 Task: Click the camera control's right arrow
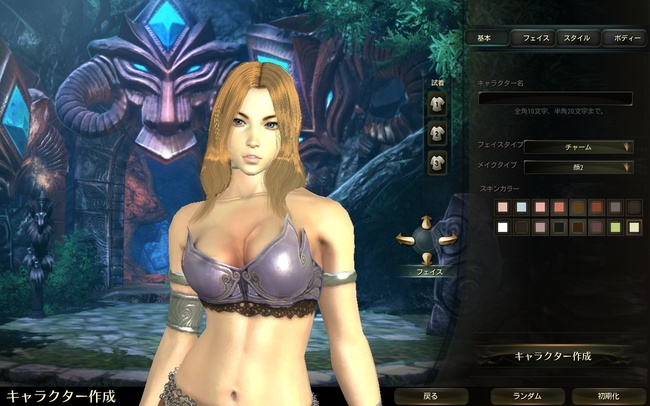pyautogui.click(x=448, y=239)
